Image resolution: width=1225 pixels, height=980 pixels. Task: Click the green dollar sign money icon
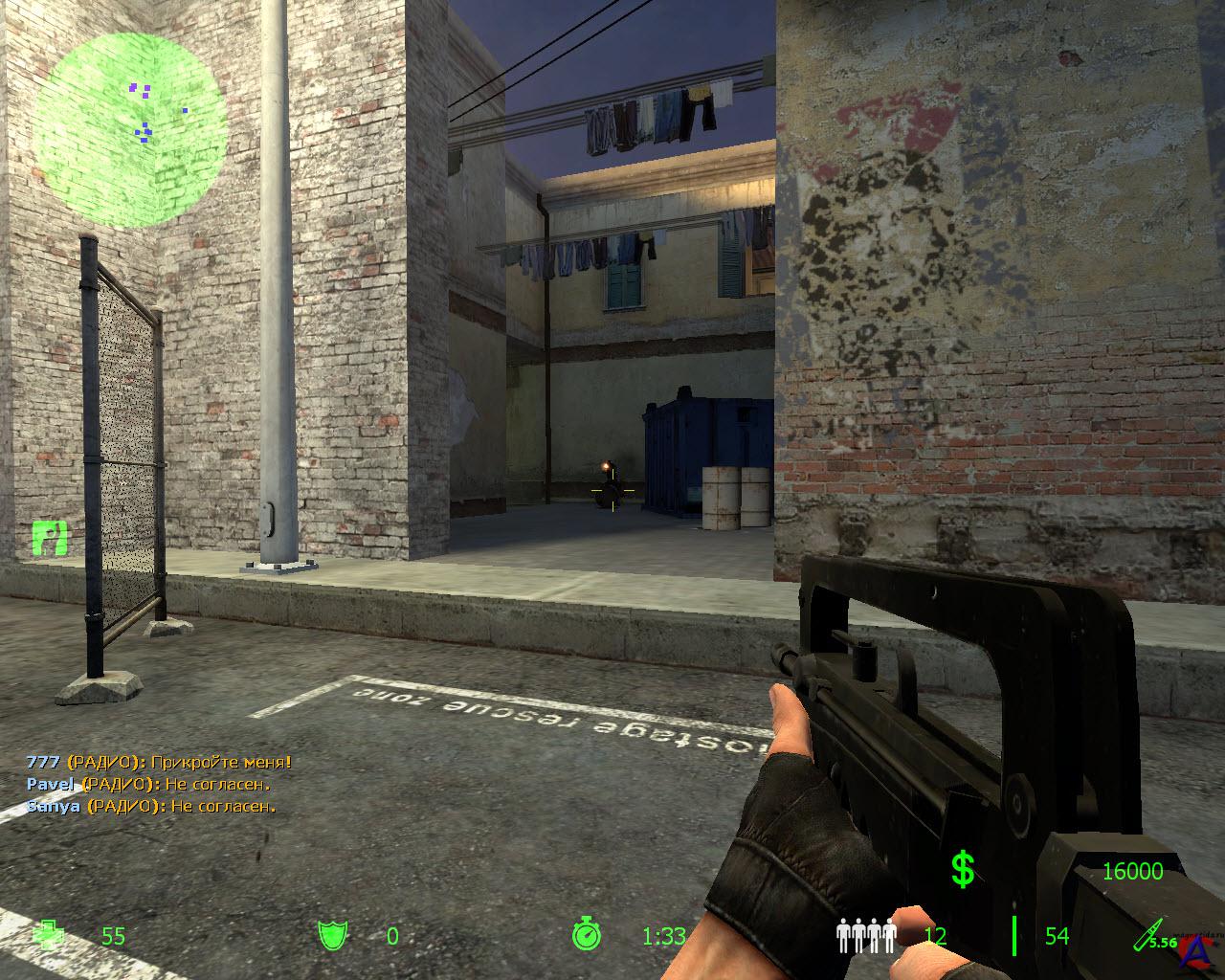click(963, 869)
